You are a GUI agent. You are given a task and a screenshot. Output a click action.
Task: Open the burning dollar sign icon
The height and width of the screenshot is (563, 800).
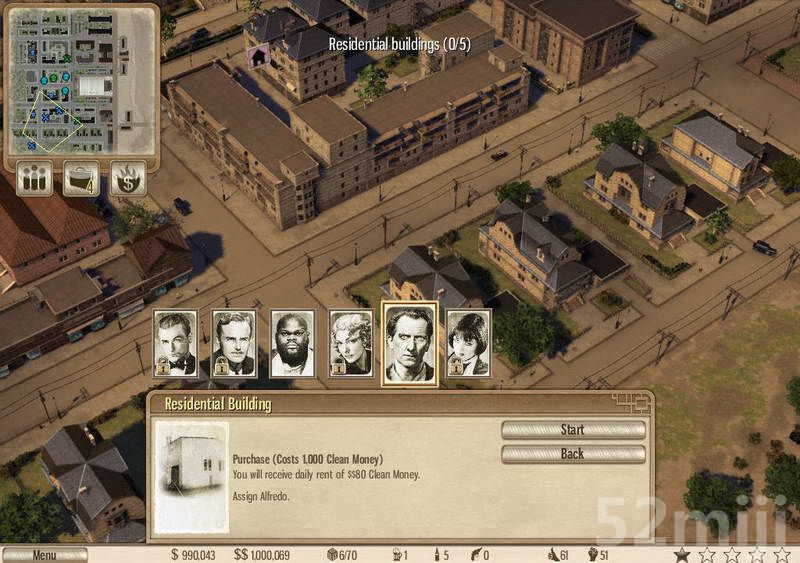[128, 179]
